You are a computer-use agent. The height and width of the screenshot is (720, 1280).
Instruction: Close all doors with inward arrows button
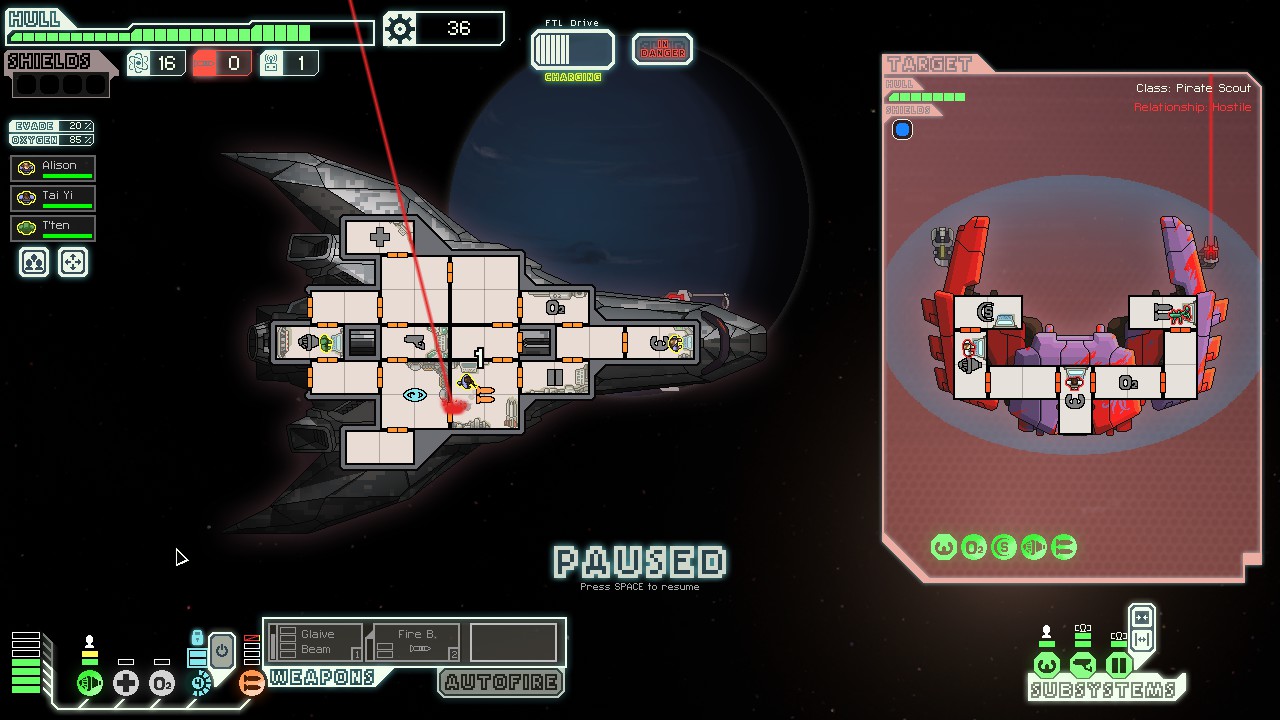1142,616
